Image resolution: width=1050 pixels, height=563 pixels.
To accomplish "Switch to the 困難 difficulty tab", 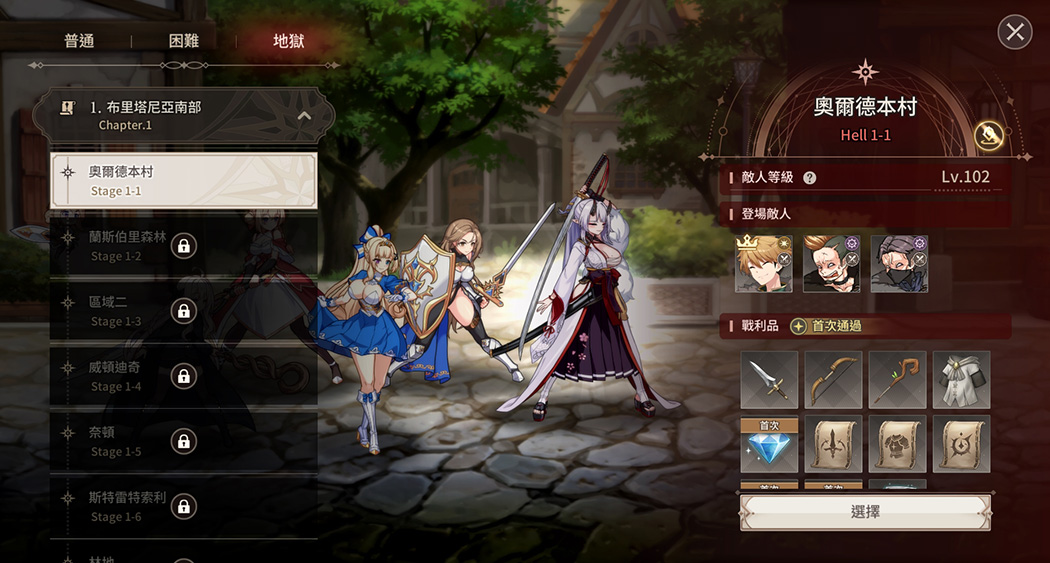I will pos(184,41).
